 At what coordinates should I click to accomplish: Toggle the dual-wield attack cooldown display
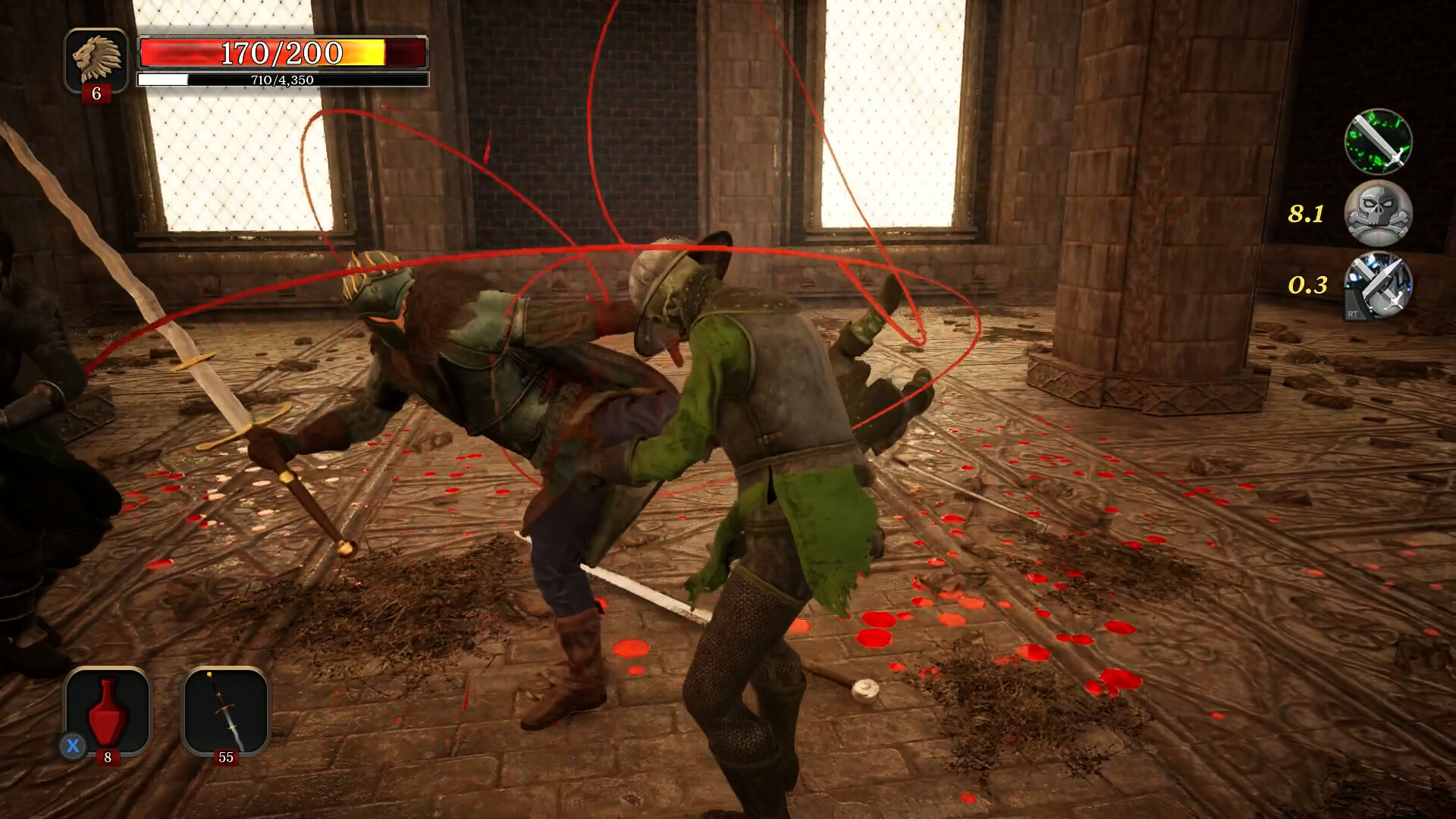tap(1378, 287)
